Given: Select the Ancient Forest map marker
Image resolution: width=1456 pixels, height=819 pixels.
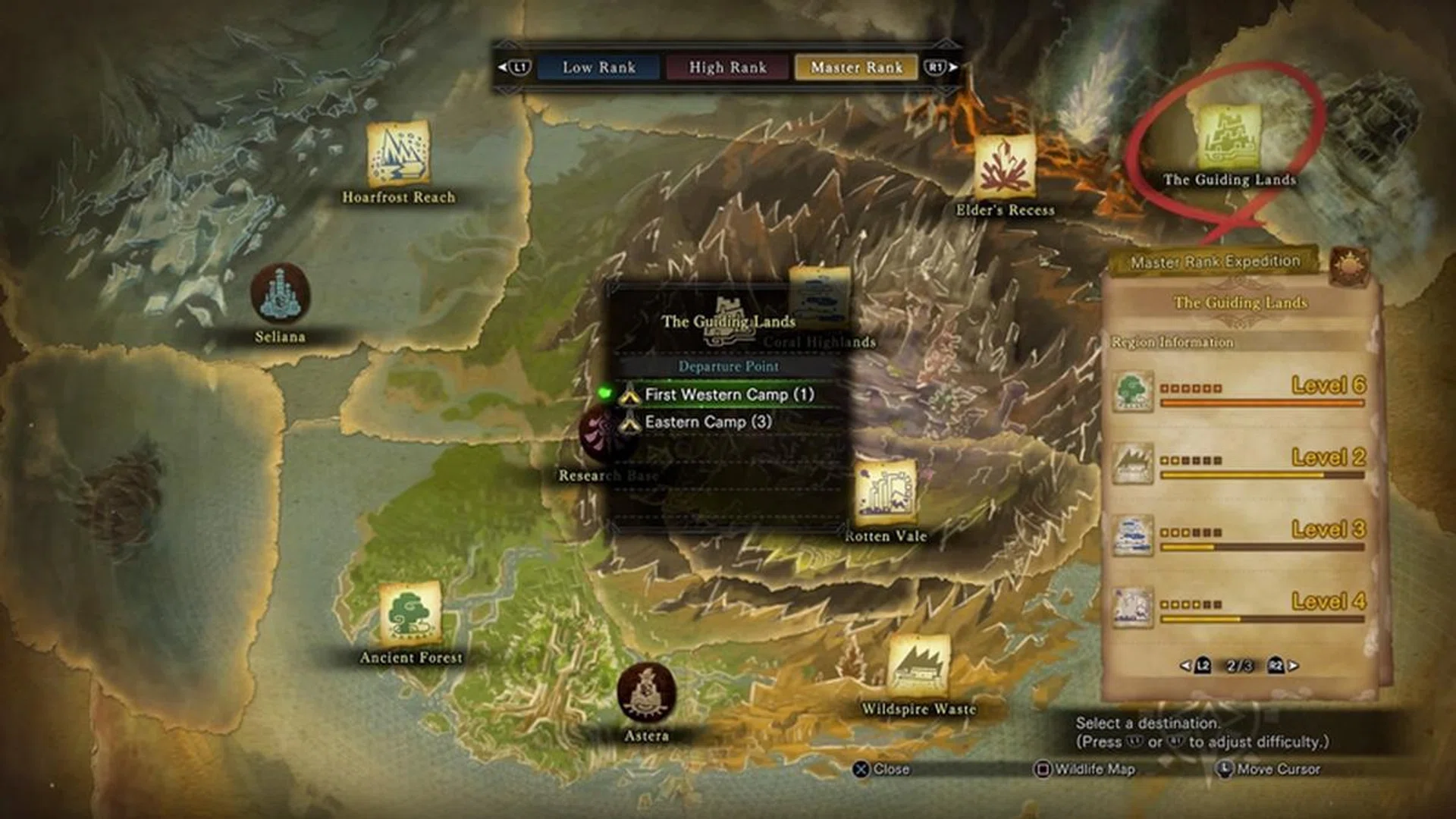Looking at the screenshot, I should click(x=410, y=613).
